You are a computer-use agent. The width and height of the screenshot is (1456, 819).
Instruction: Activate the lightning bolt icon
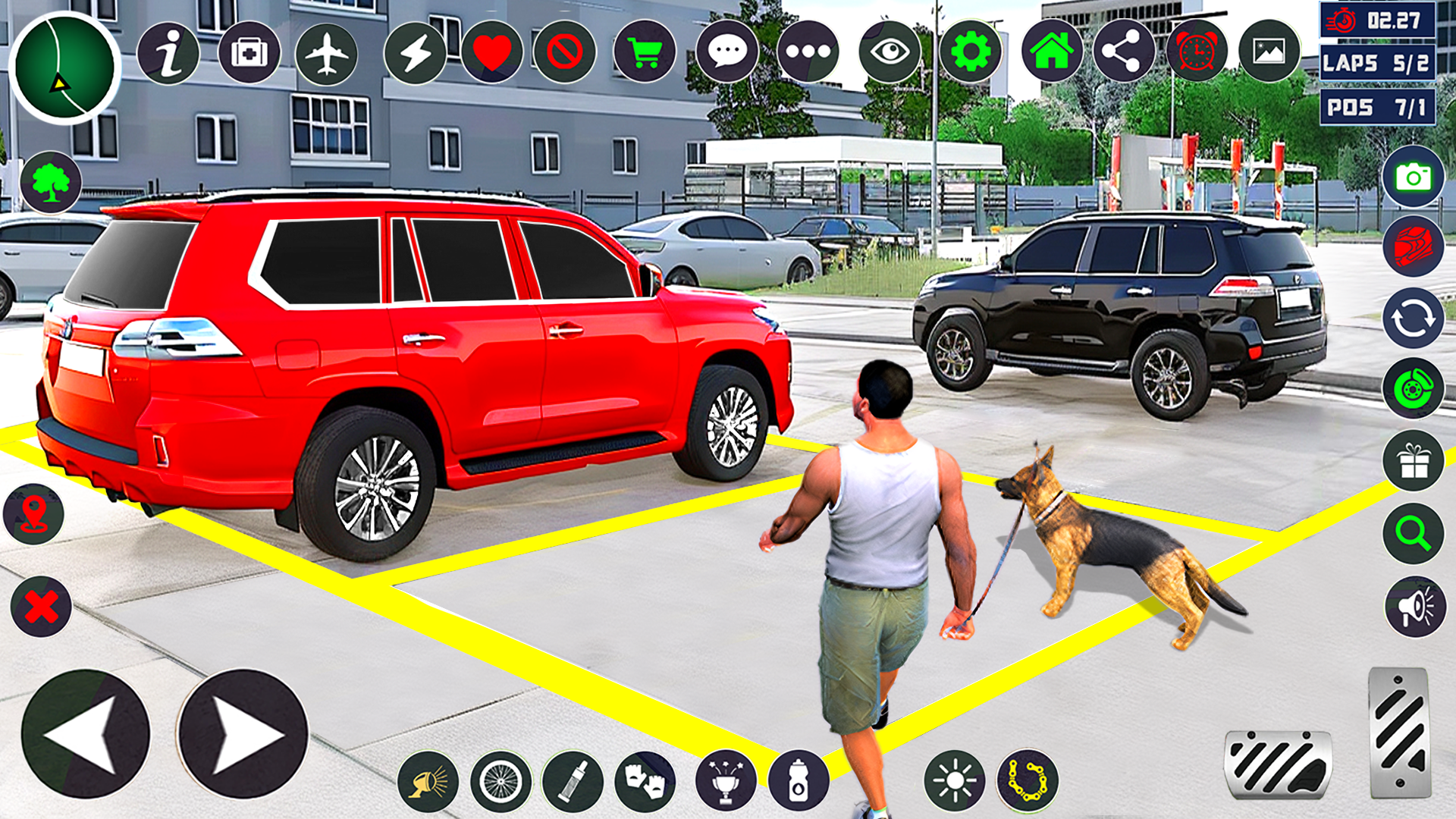coord(415,53)
